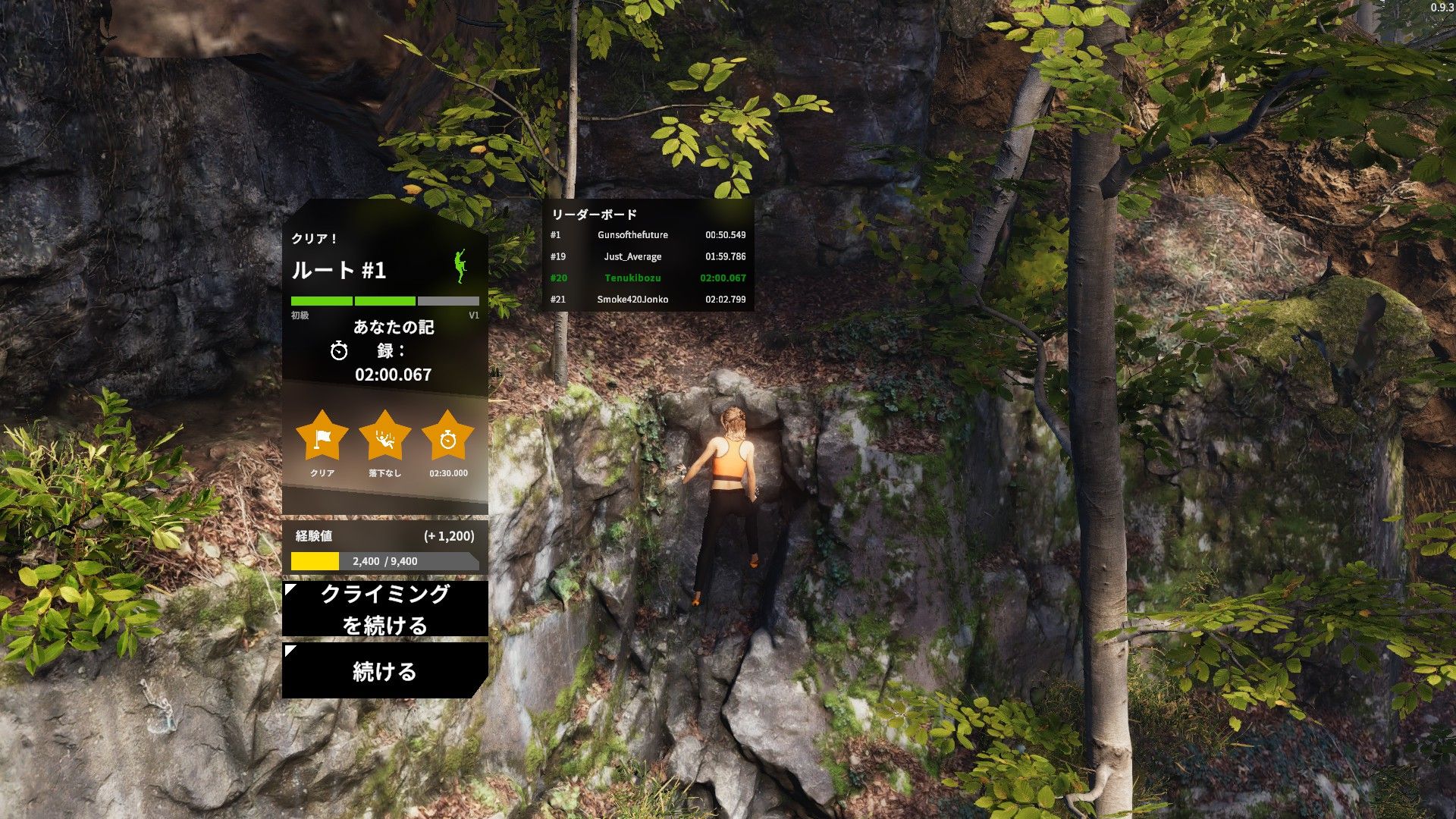Click the highlighted Tenukibozu leaderboard row
Viewport: 1456px width, 819px height.
(x=648, y=278)
